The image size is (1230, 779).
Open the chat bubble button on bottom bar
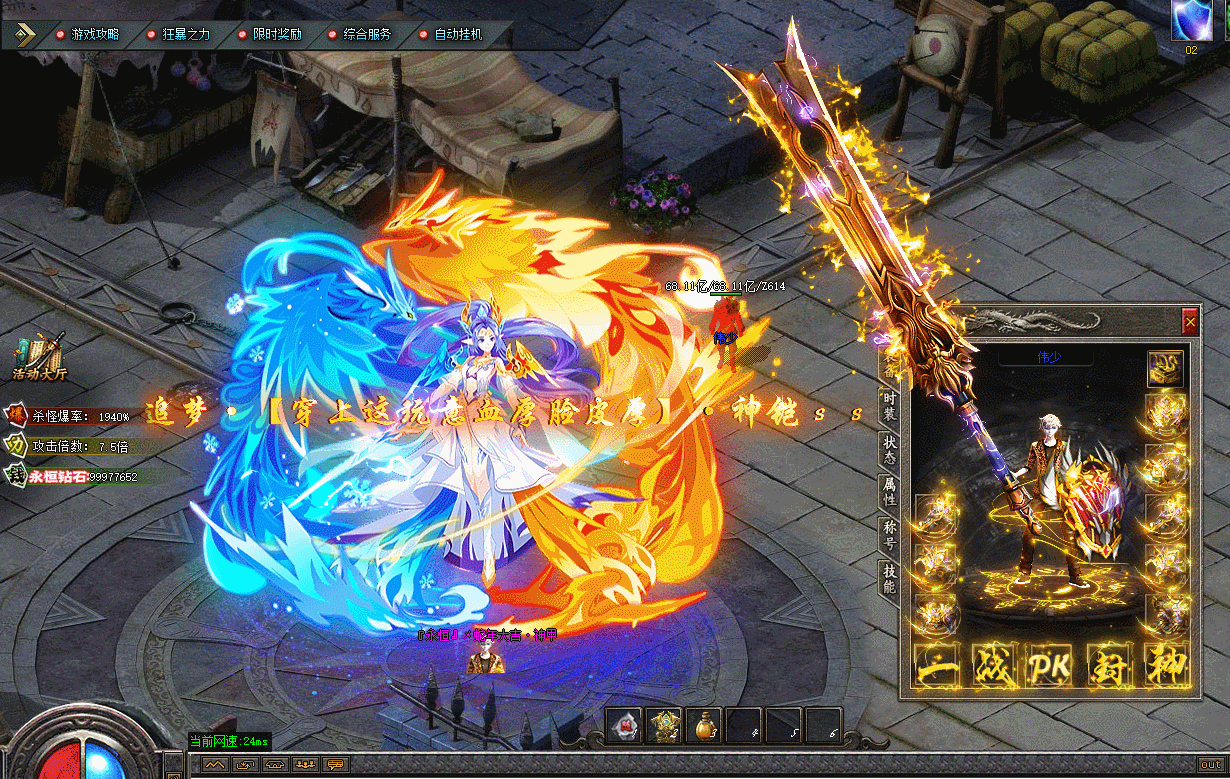(335, 764)
